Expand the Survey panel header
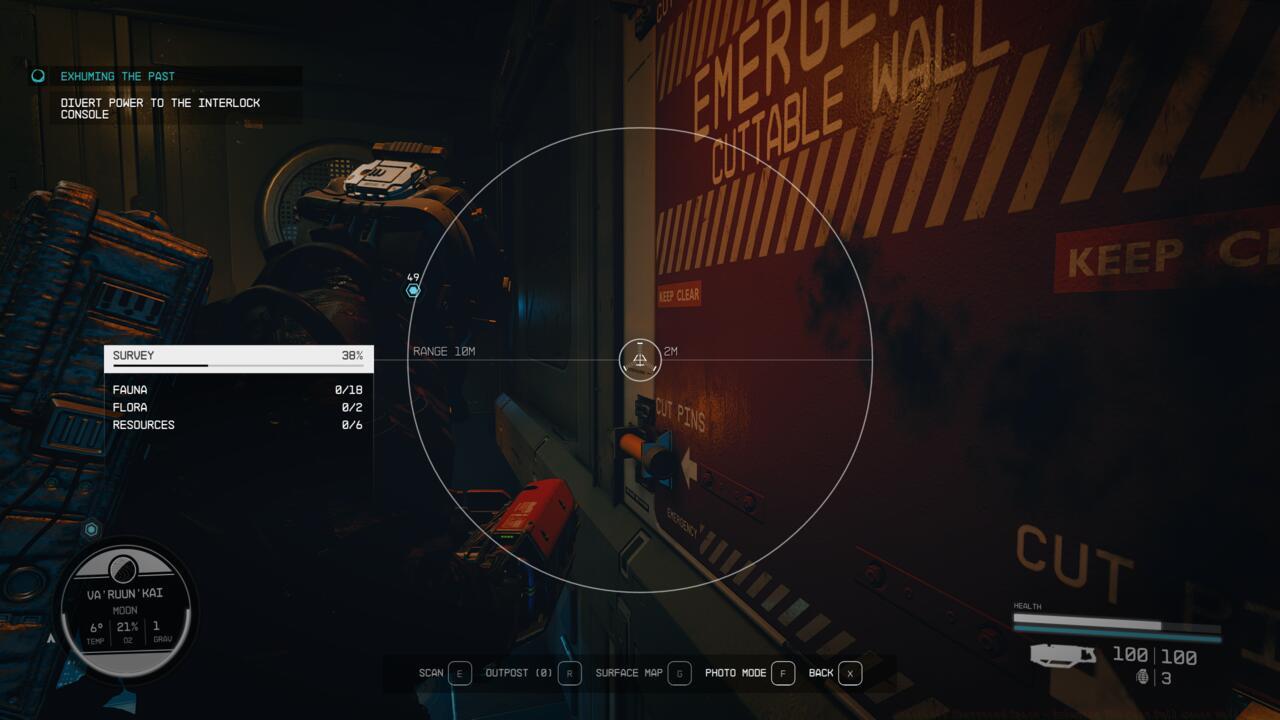The height and width of the screenshot is (720, 1280). [239, 357]
